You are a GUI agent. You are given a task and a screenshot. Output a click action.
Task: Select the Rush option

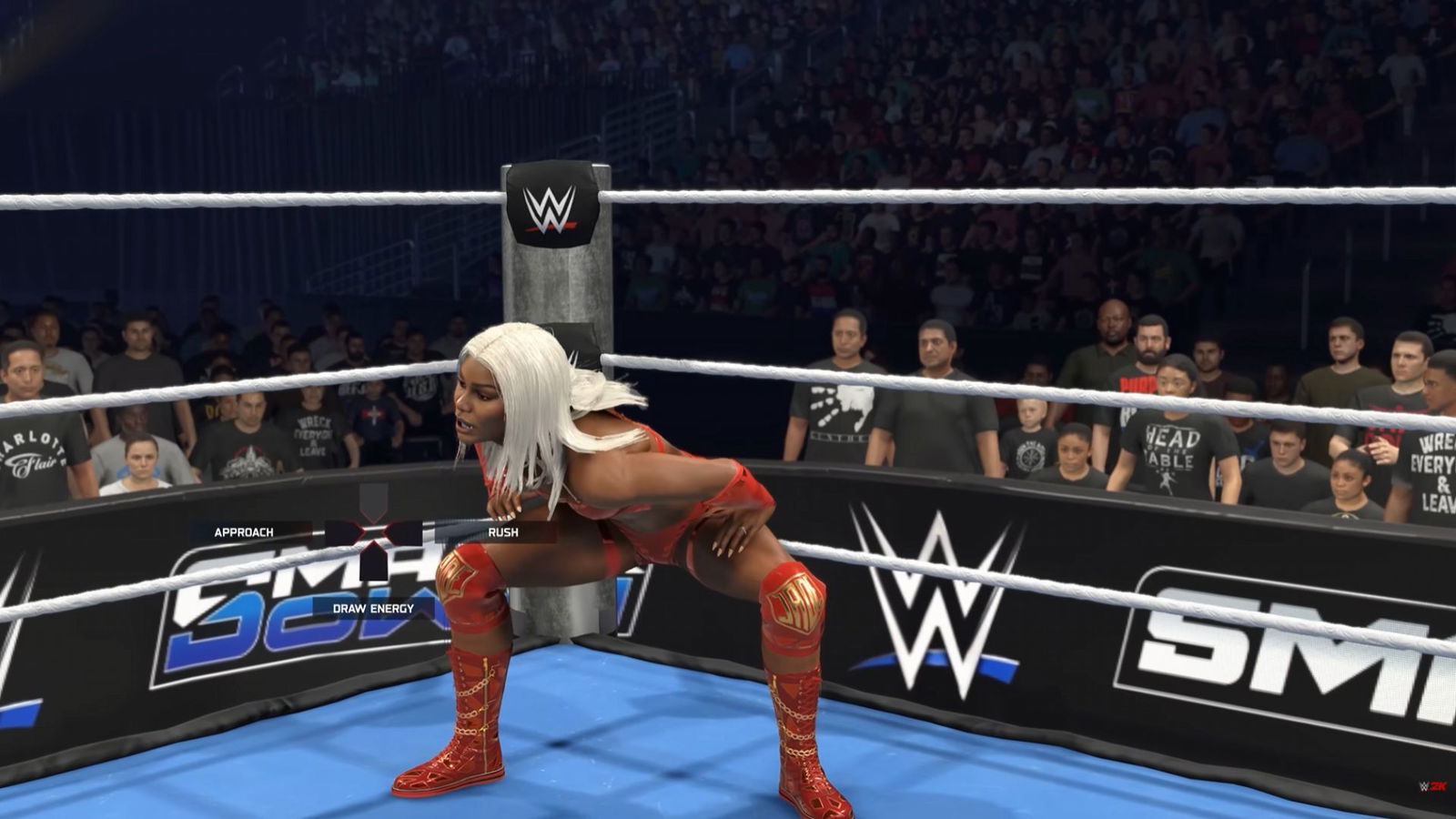click(502, 532)
